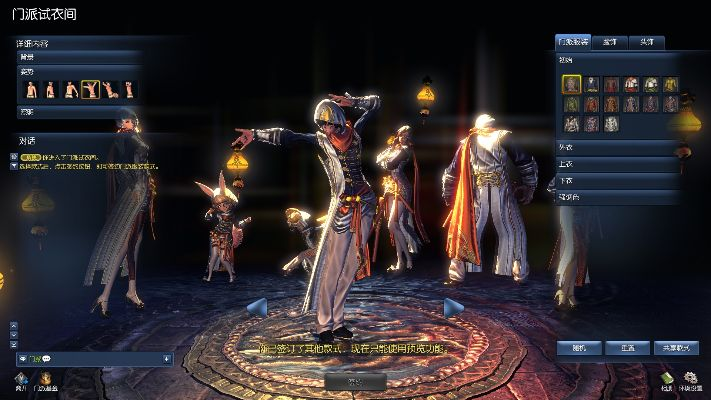
Task: Choose the highlighted arms-raised pose thumbnail
Action: pyautogui.click(x=90, y=90)
